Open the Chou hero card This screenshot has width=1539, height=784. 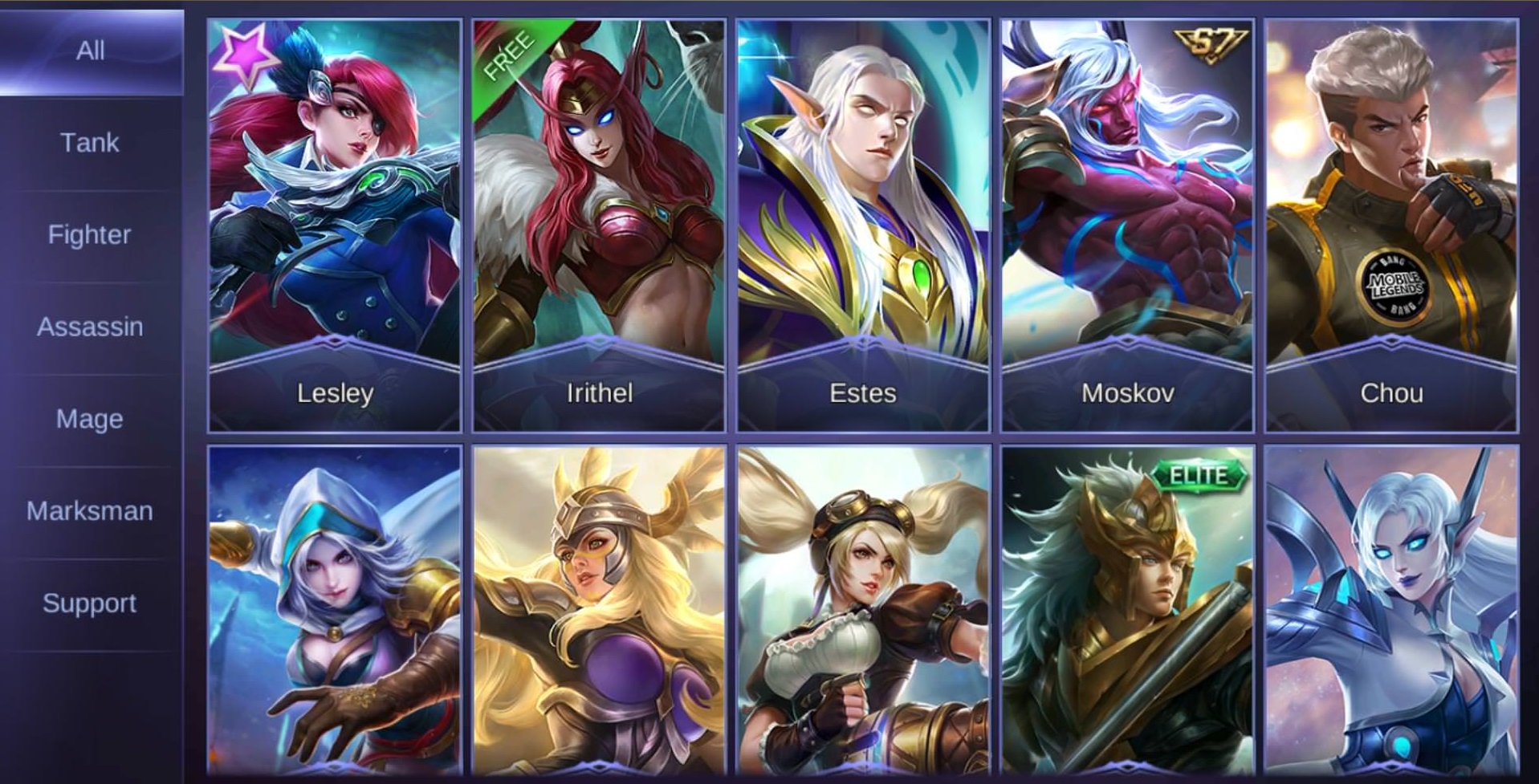(1391, 226)
